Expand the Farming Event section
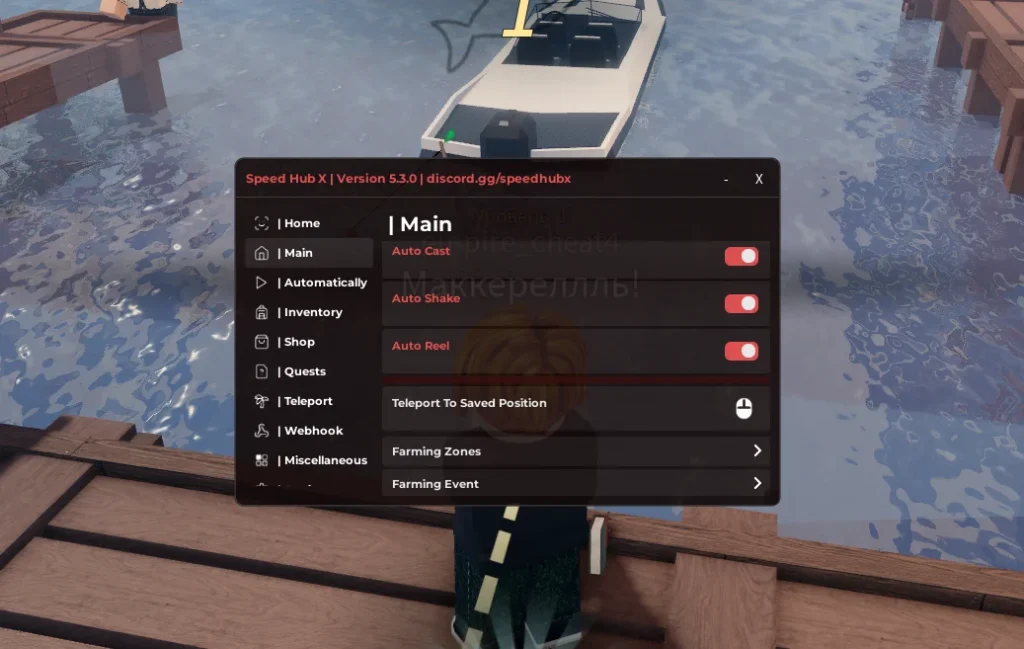 pos(575,484)
